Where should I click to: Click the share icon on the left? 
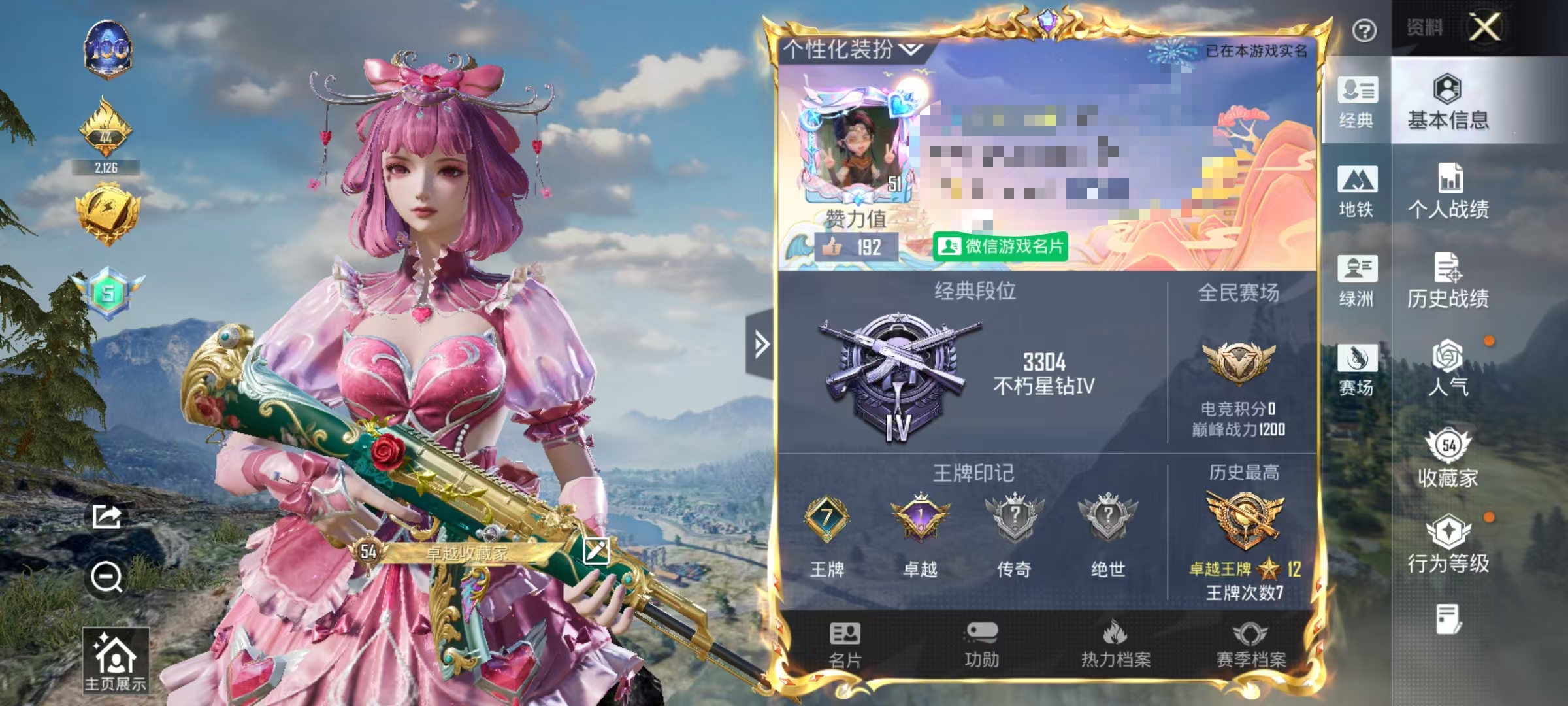tap(106, 516)
